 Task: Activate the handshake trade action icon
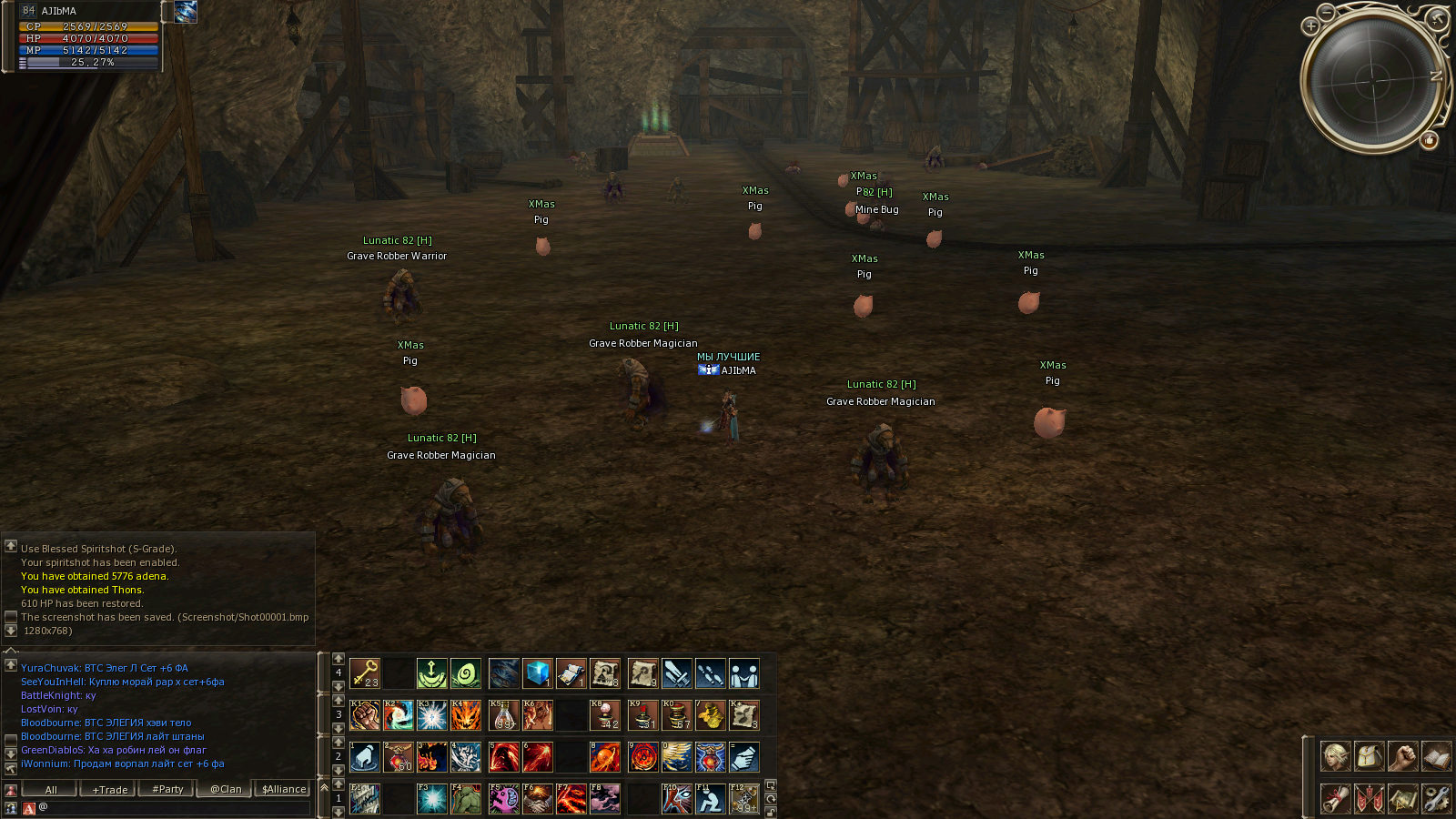coord(538,799)
